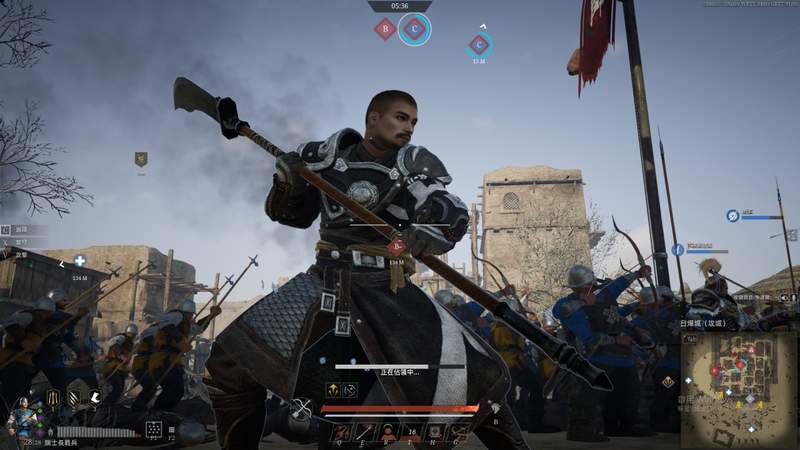Activate the red slash skill slot
Viewport: 800px width, 450px height.
pos(340,432)
